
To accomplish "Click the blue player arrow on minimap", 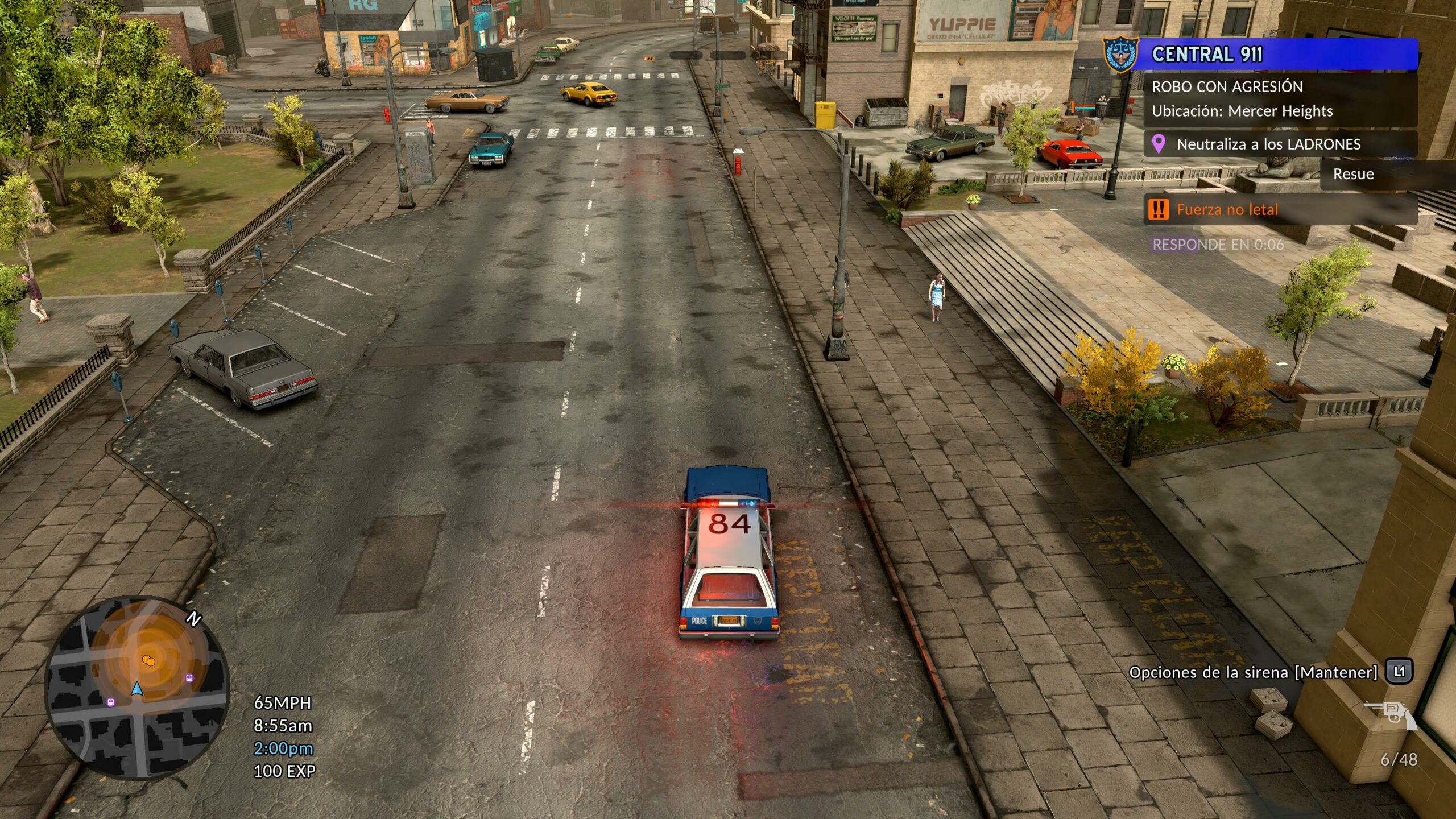I will click(x=136, y=689).
